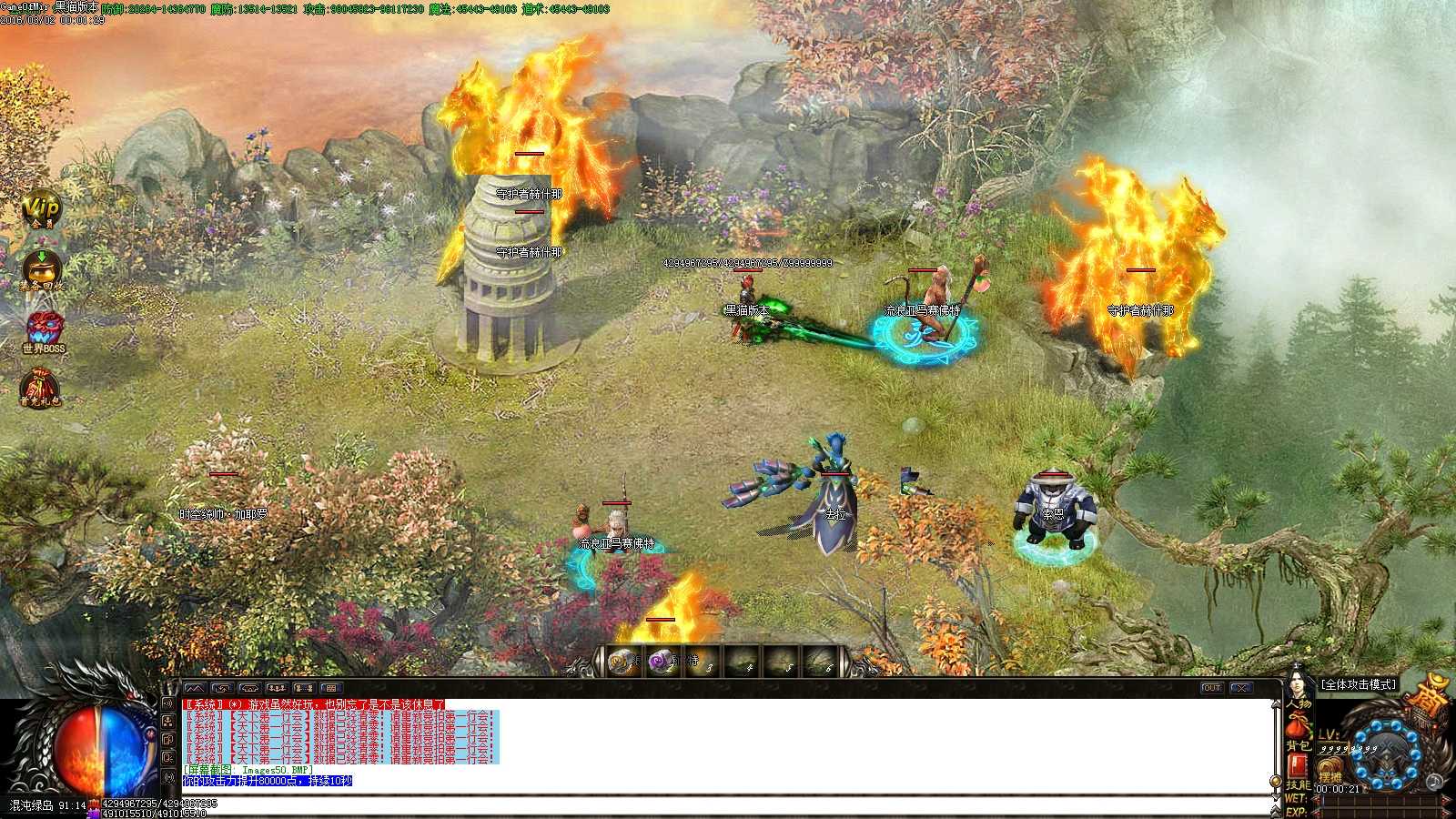The image size is (1456, 819).
Task: Toggle the [全体攻击模式] attack mode setting
Action: coord(1357,684)
